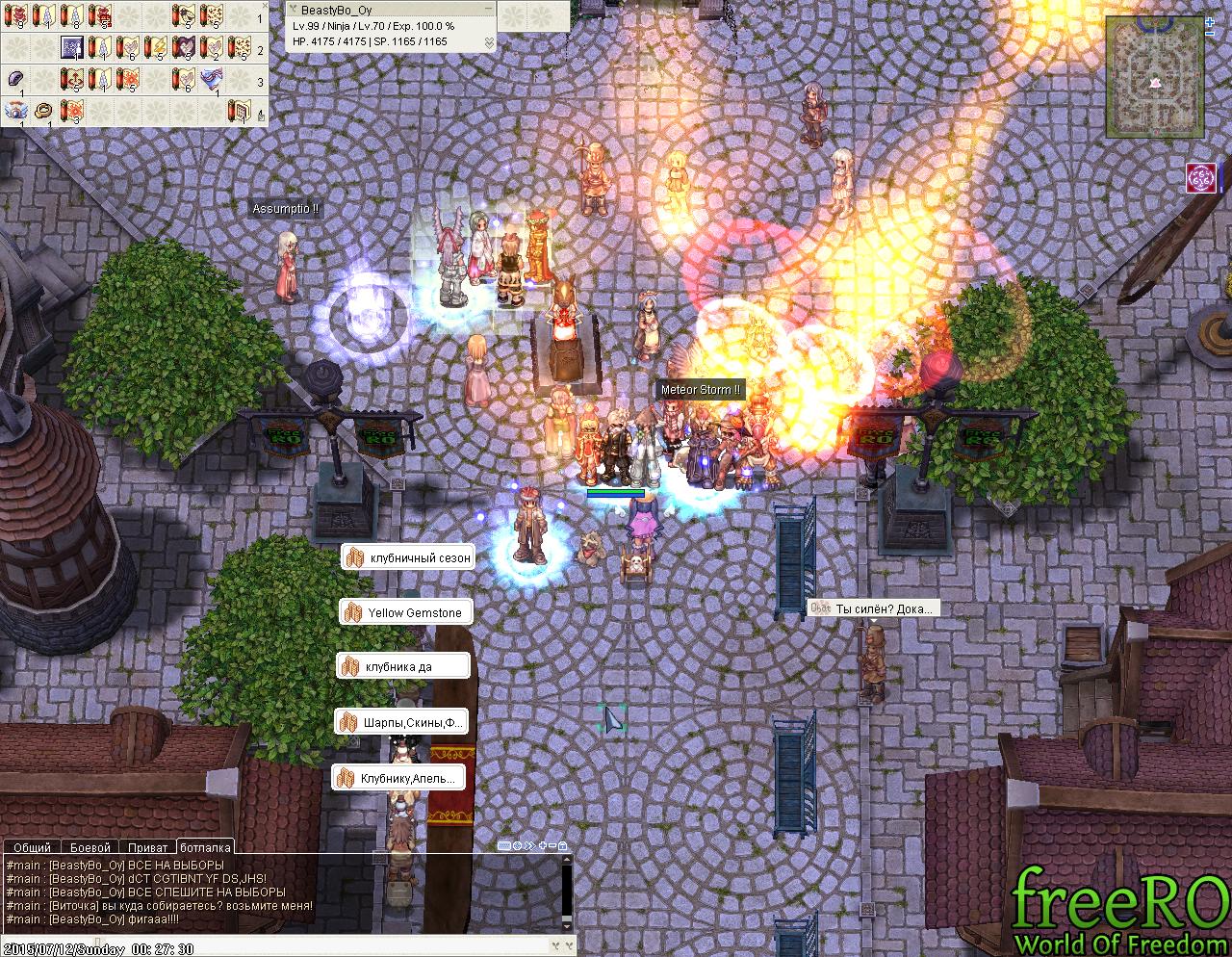
Task: Select the Приват chat tab
Action: [147, 847]
